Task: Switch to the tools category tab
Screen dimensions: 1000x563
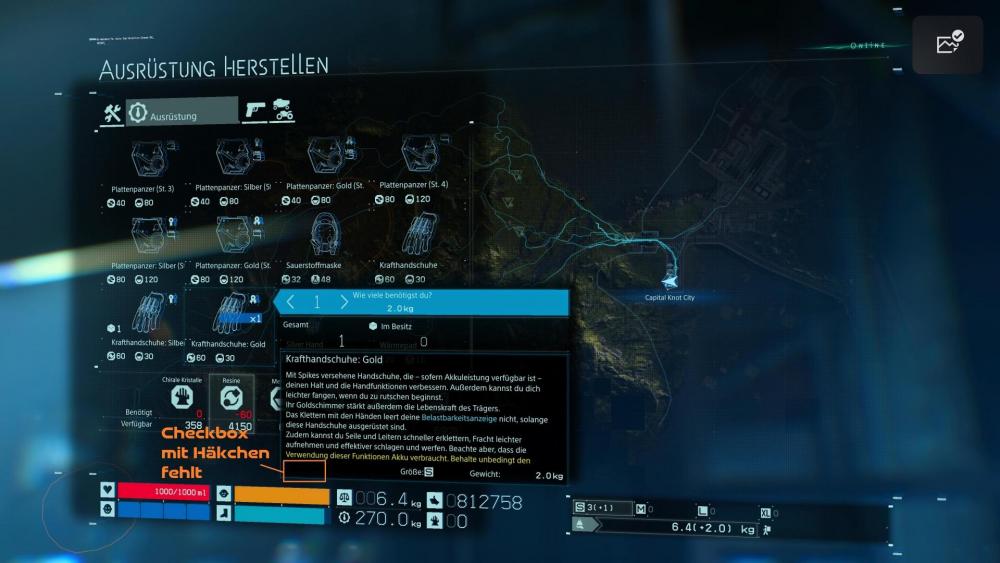Action: (112, 114)
